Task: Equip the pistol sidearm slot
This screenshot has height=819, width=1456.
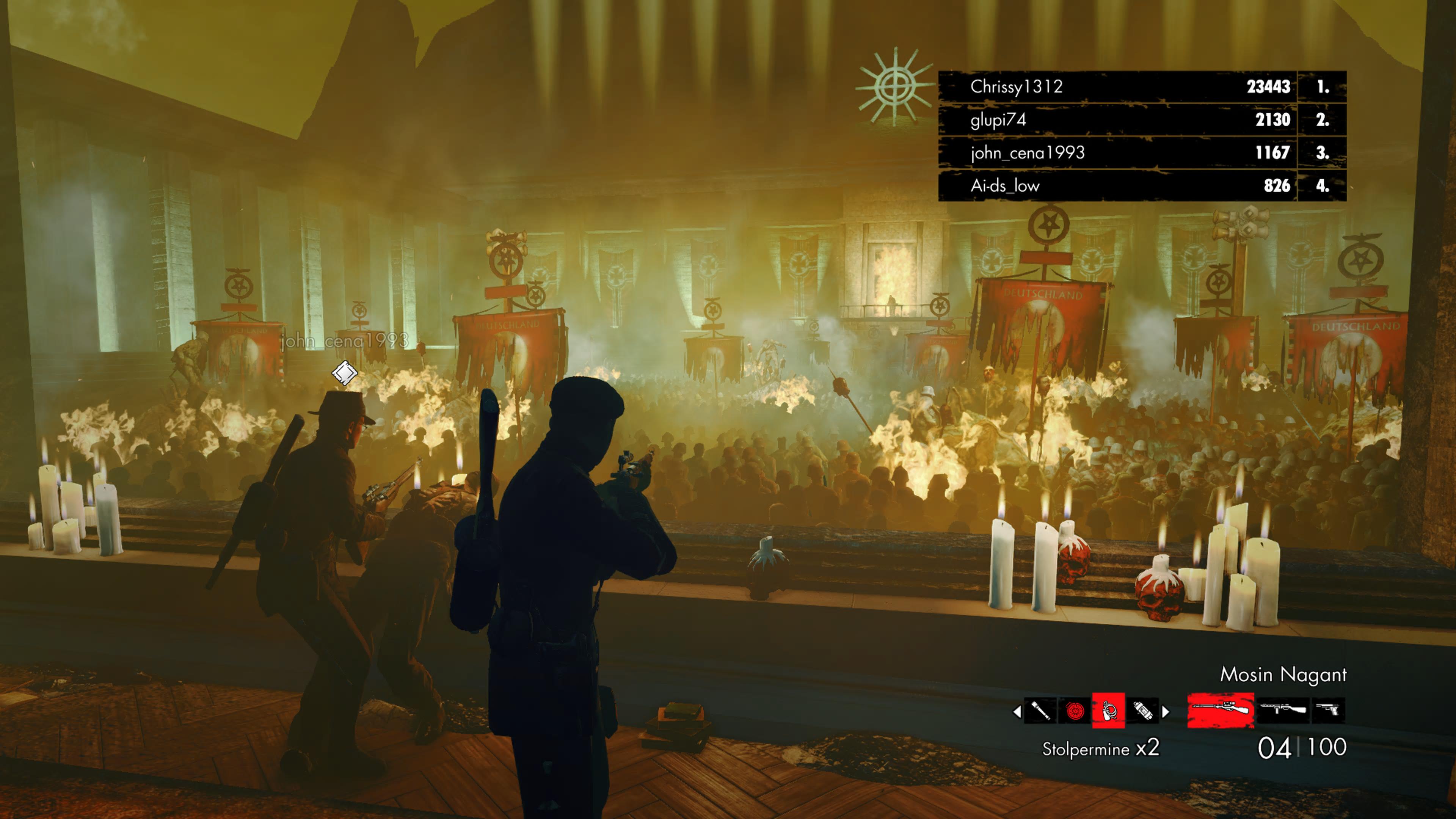Action: pyautogui.click(x=1328, y=709)
